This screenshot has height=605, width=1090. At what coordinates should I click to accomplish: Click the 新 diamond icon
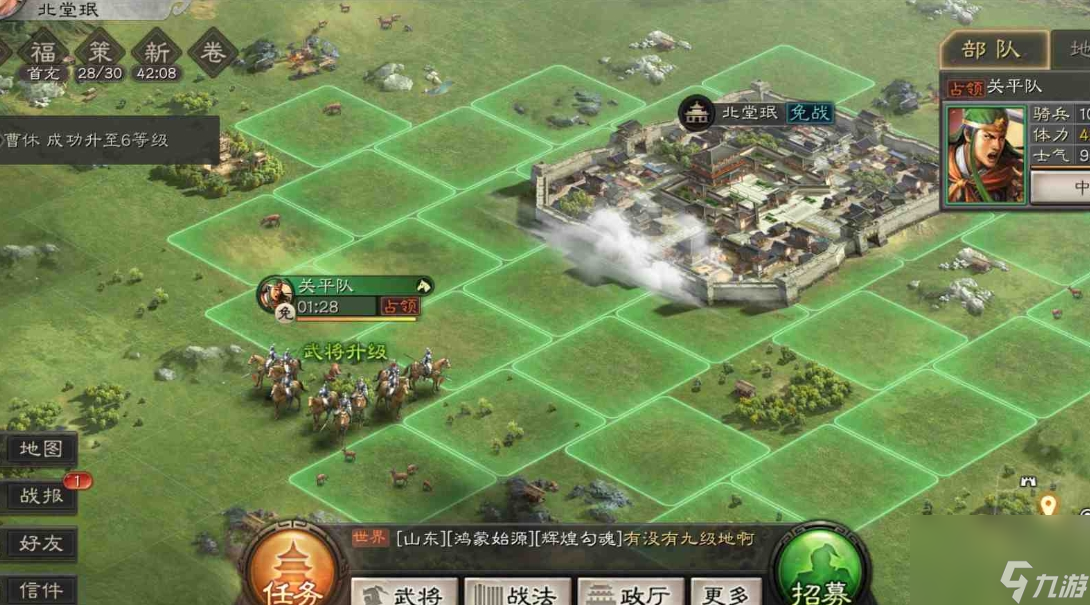(157, 53)
